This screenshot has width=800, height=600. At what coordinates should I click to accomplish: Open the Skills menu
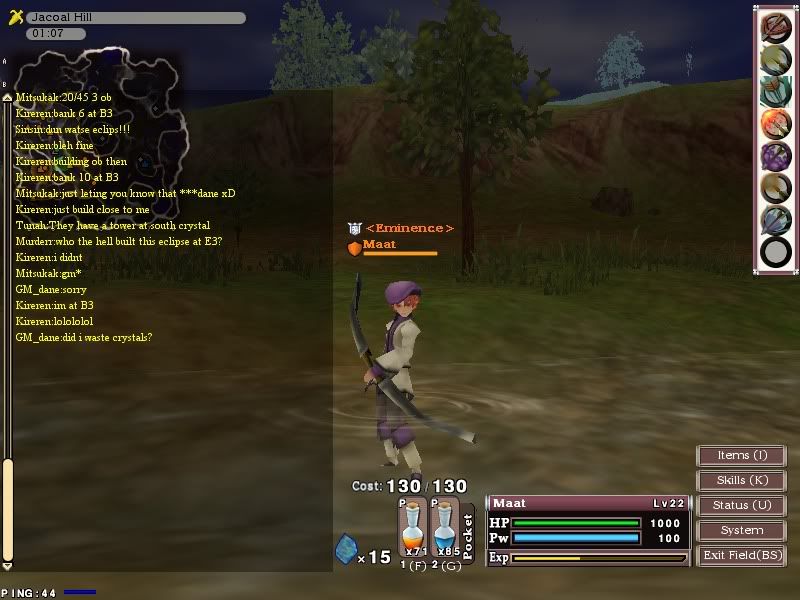coord(741,481)
